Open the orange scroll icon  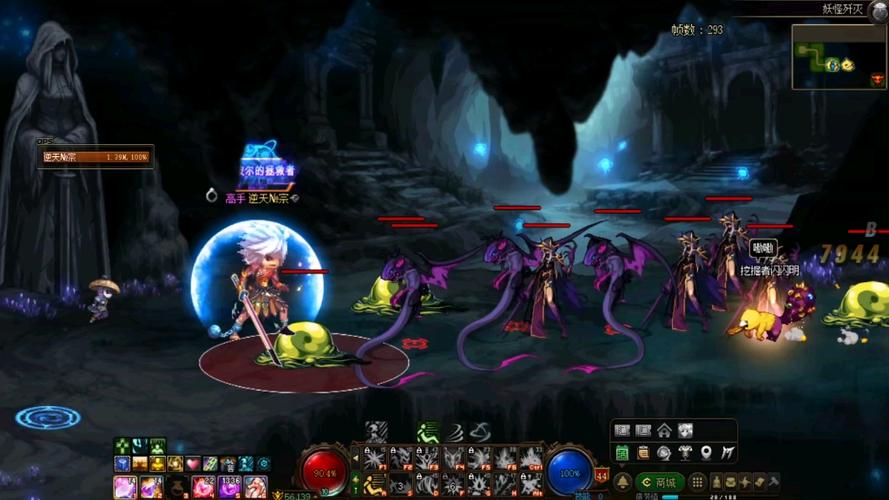[643, 453]
